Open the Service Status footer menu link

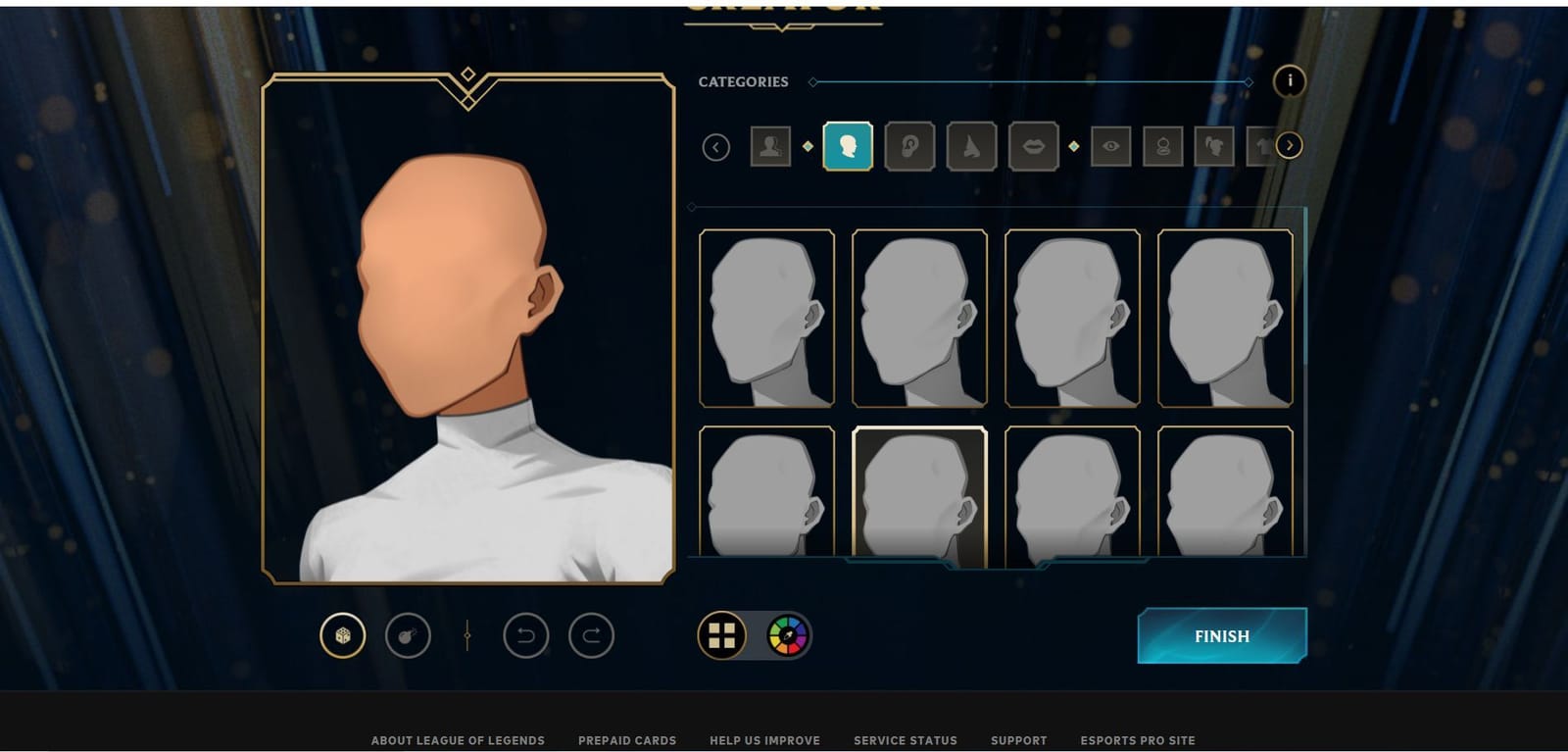pyautogui.click(x=905, y=741)
